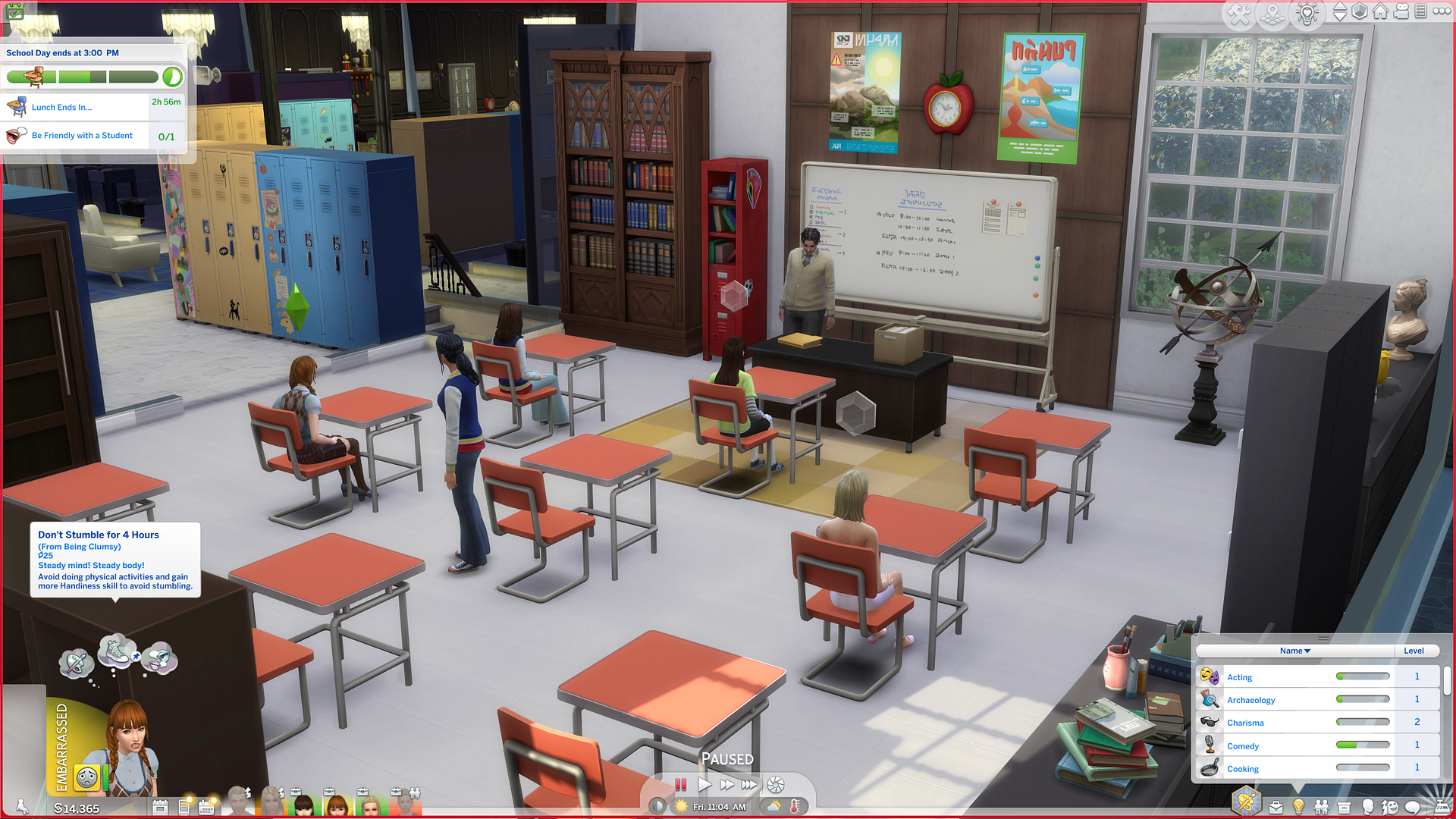Pause the game with the red pause button
The width and height of the screenshot is (1456, 819).
(x=681, y=785)
